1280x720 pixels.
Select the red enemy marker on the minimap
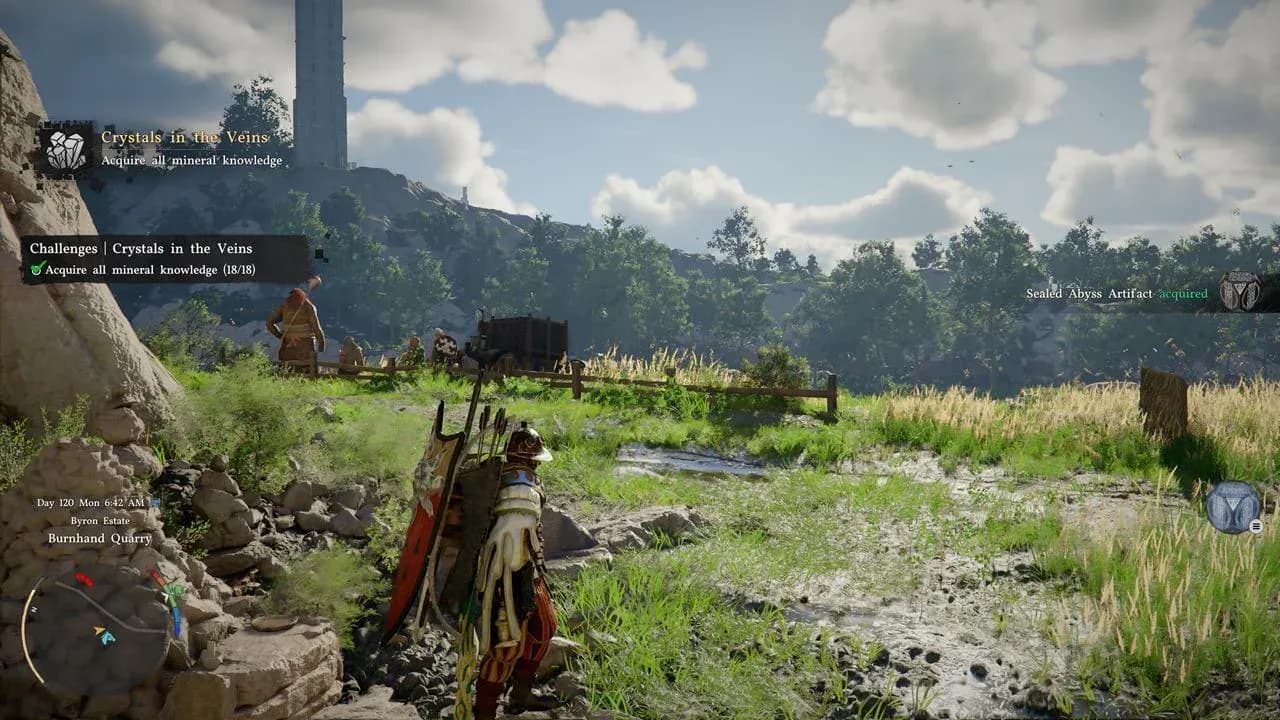click(84, 578)
